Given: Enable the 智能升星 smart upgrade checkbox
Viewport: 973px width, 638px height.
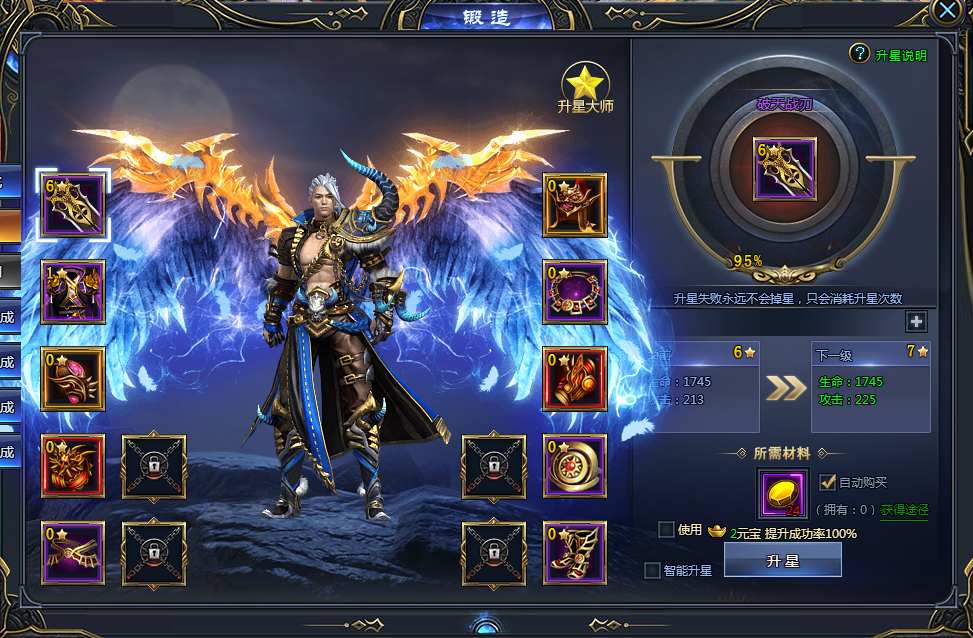Looking at the screenshot, I should tap(653, 570).
